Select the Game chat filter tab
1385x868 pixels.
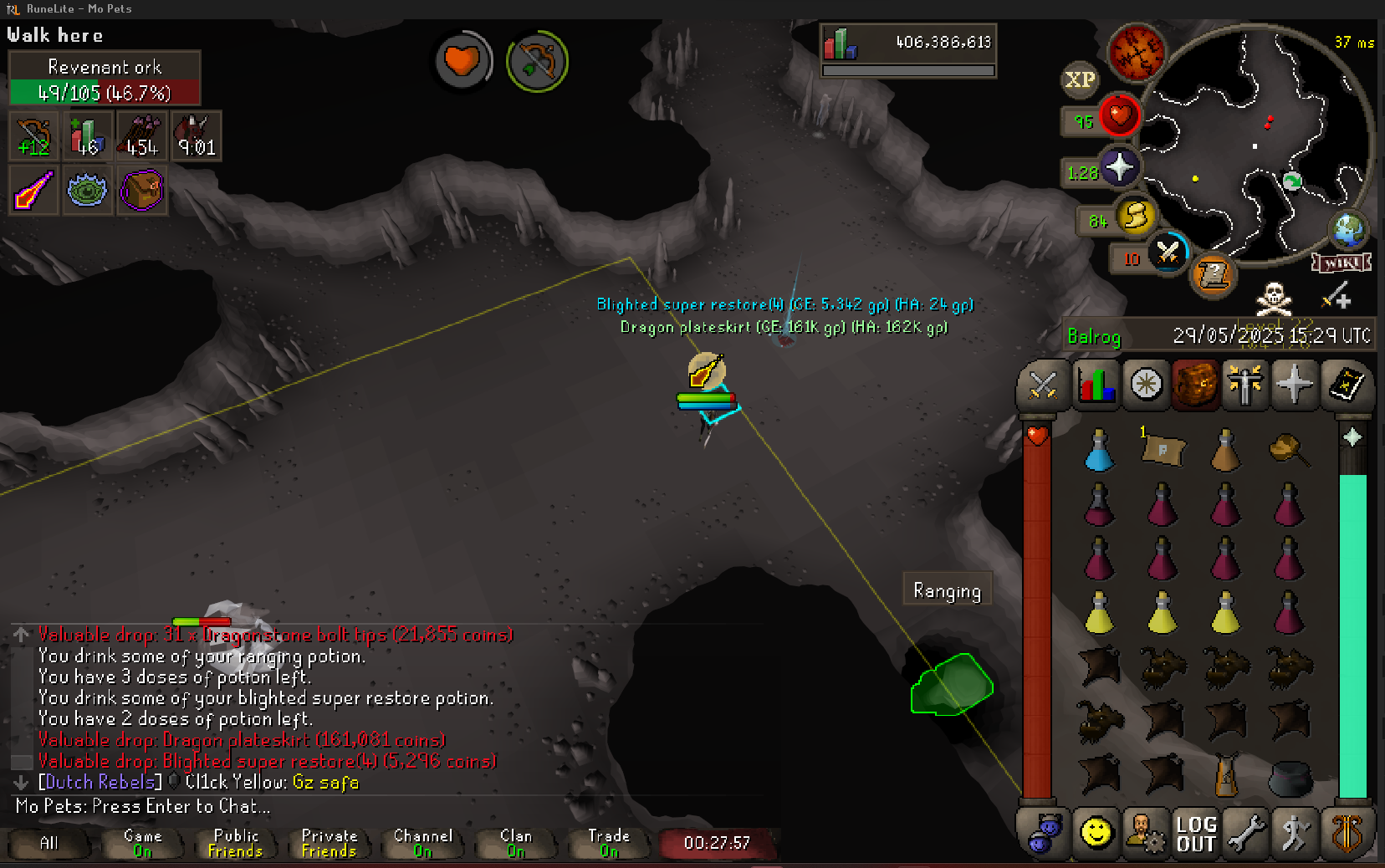pyautogui.click(x=143, y=843)
